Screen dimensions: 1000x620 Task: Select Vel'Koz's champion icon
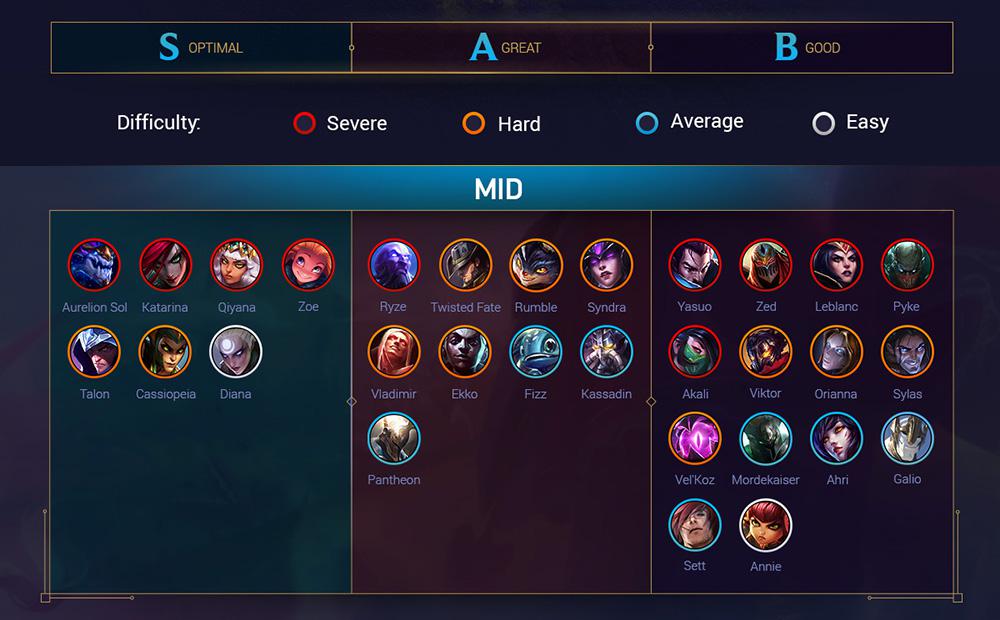(694, 438)
